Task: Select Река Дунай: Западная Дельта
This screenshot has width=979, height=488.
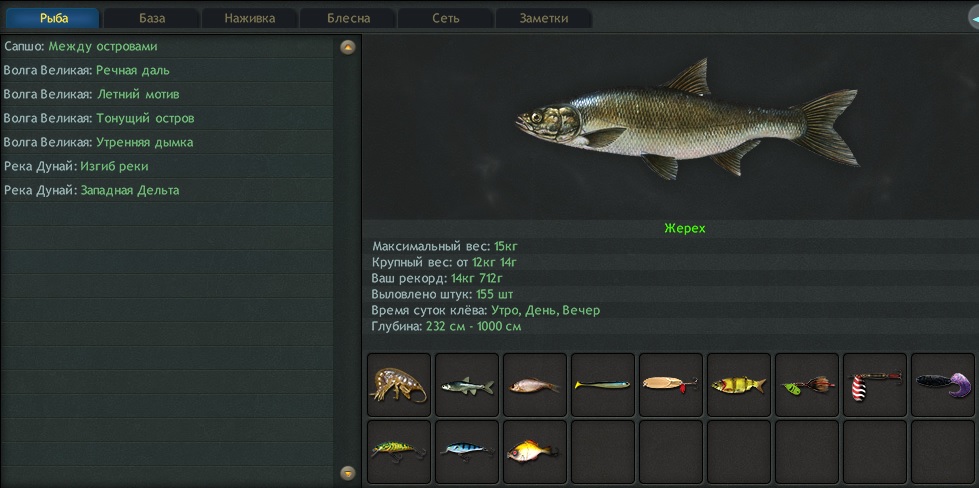Action: coord(92,190)
